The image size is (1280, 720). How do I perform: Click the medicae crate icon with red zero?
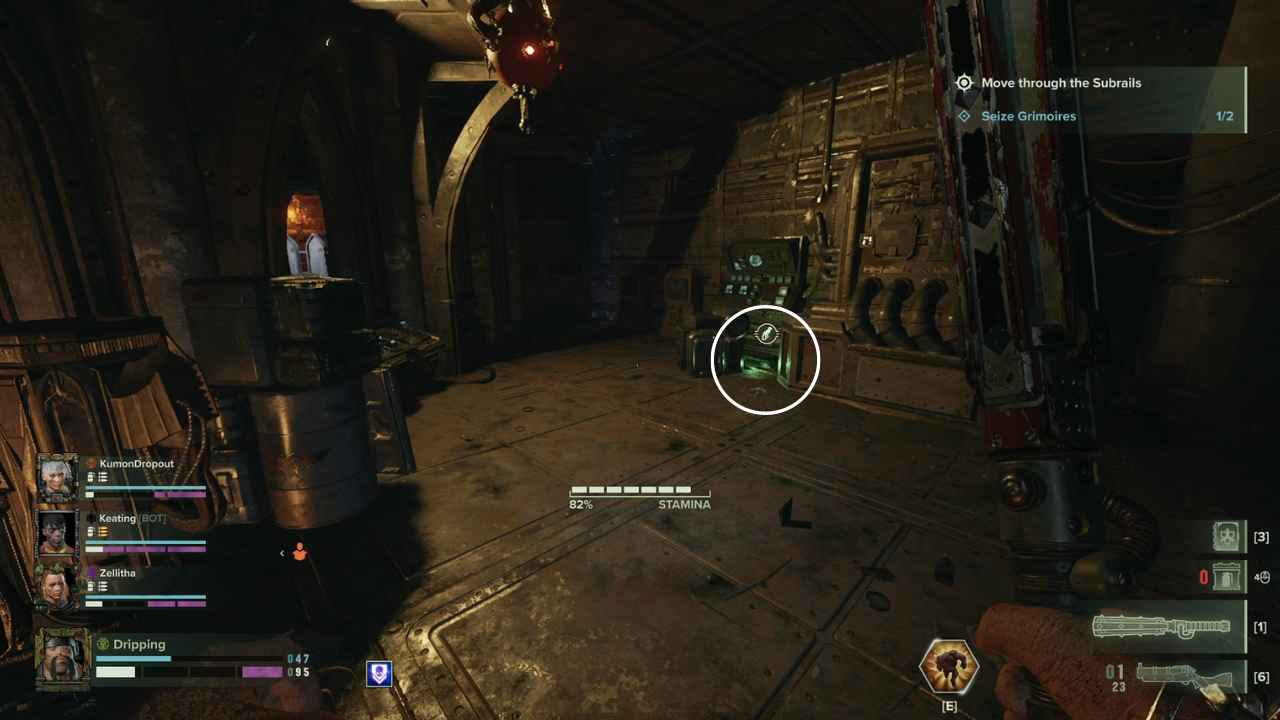[x=1226, y=576]
